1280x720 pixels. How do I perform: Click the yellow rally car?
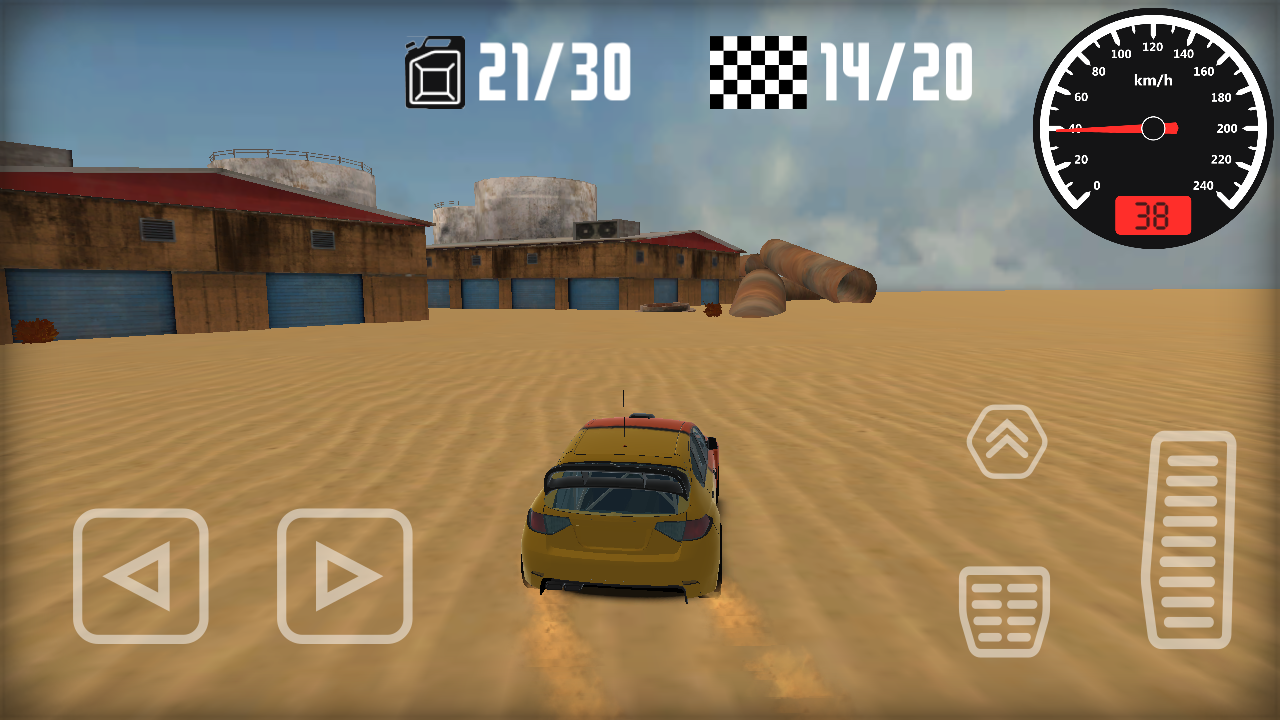pos(620,510)
